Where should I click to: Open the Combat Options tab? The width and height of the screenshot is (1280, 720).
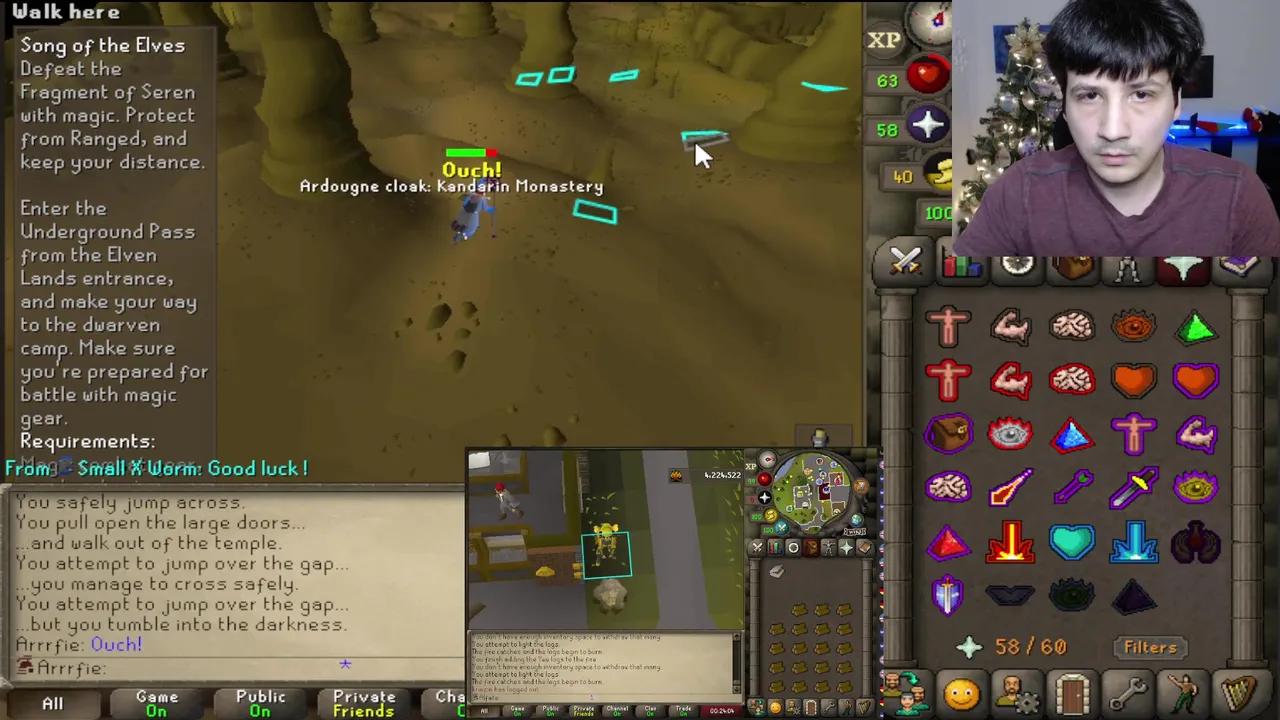tap(905, 262)
